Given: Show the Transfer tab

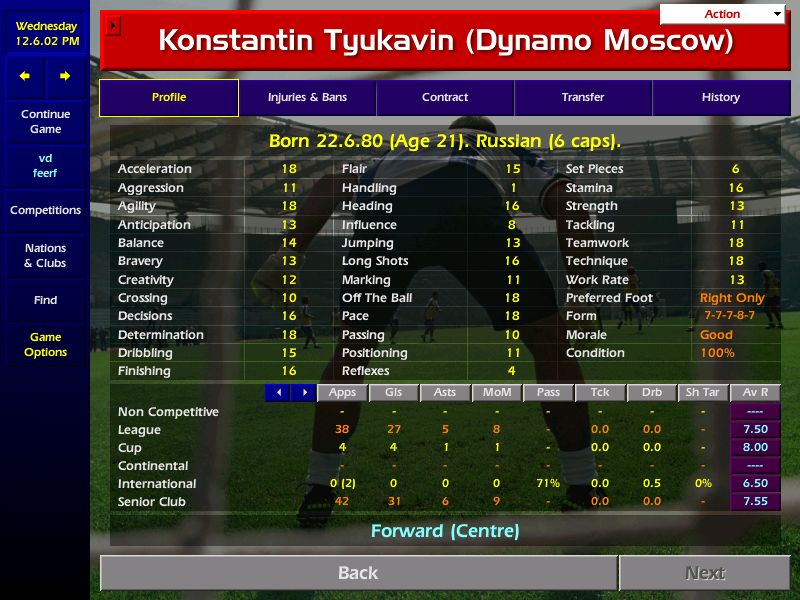Looking at the screenshot, I should coord(583,97).
